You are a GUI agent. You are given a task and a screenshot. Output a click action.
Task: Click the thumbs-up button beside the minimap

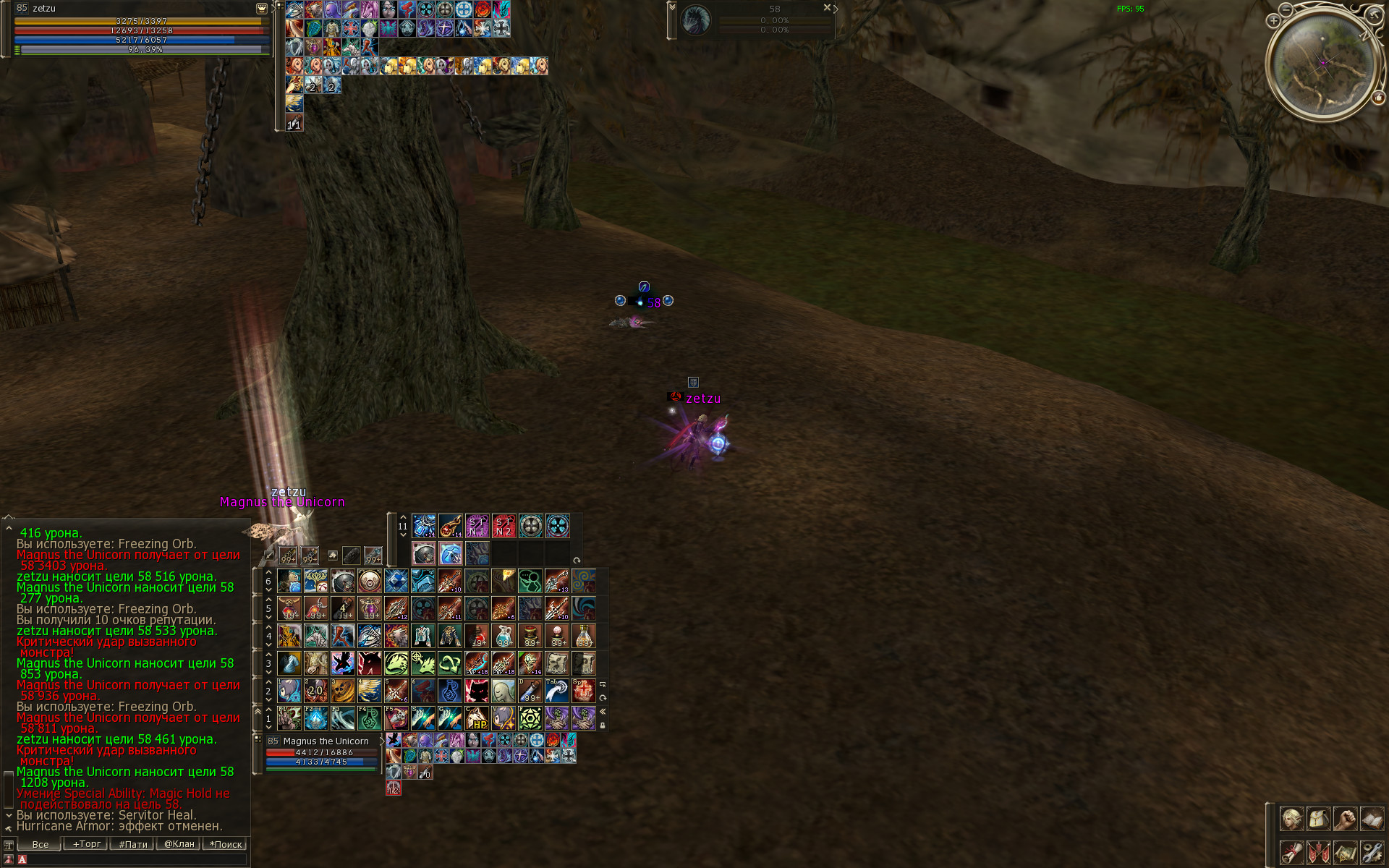click(x=1377, y=97)
